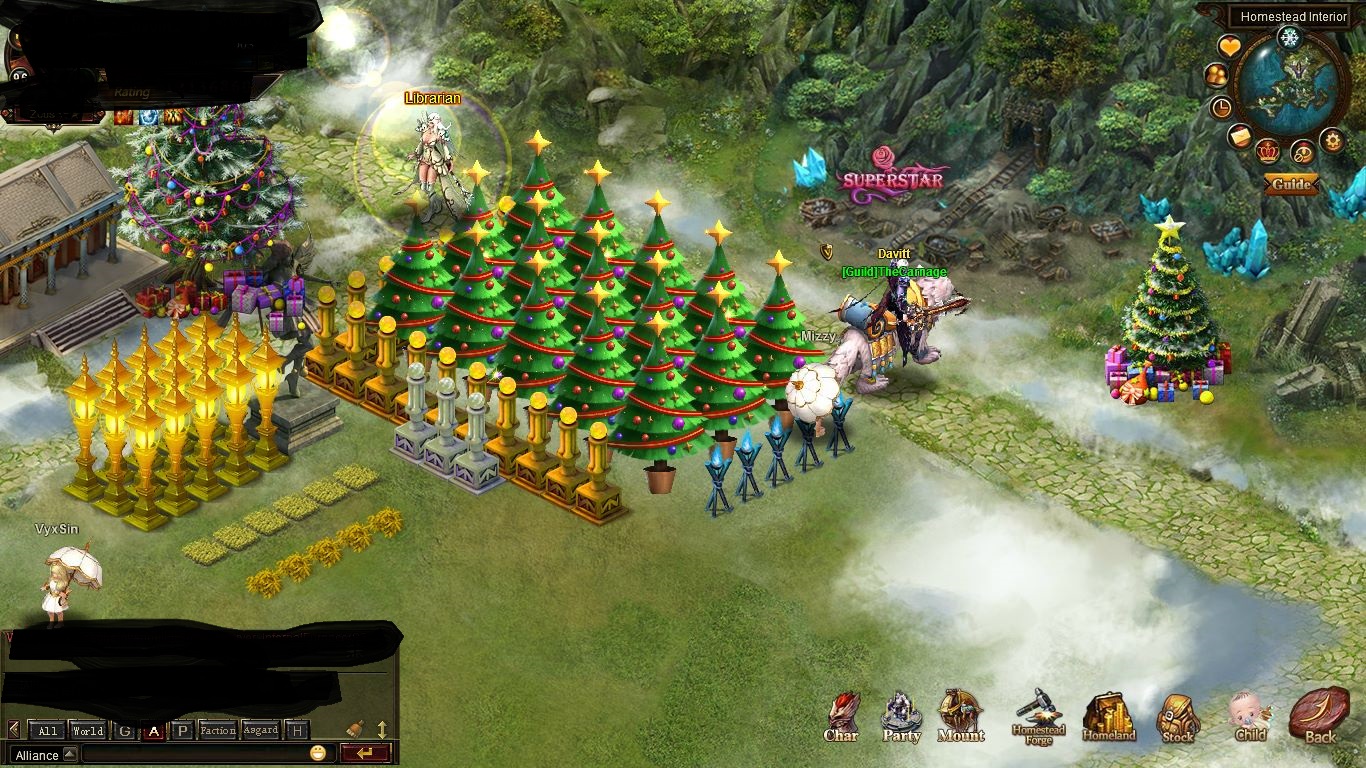Send the chat message with the arrow button

point(364,754)
